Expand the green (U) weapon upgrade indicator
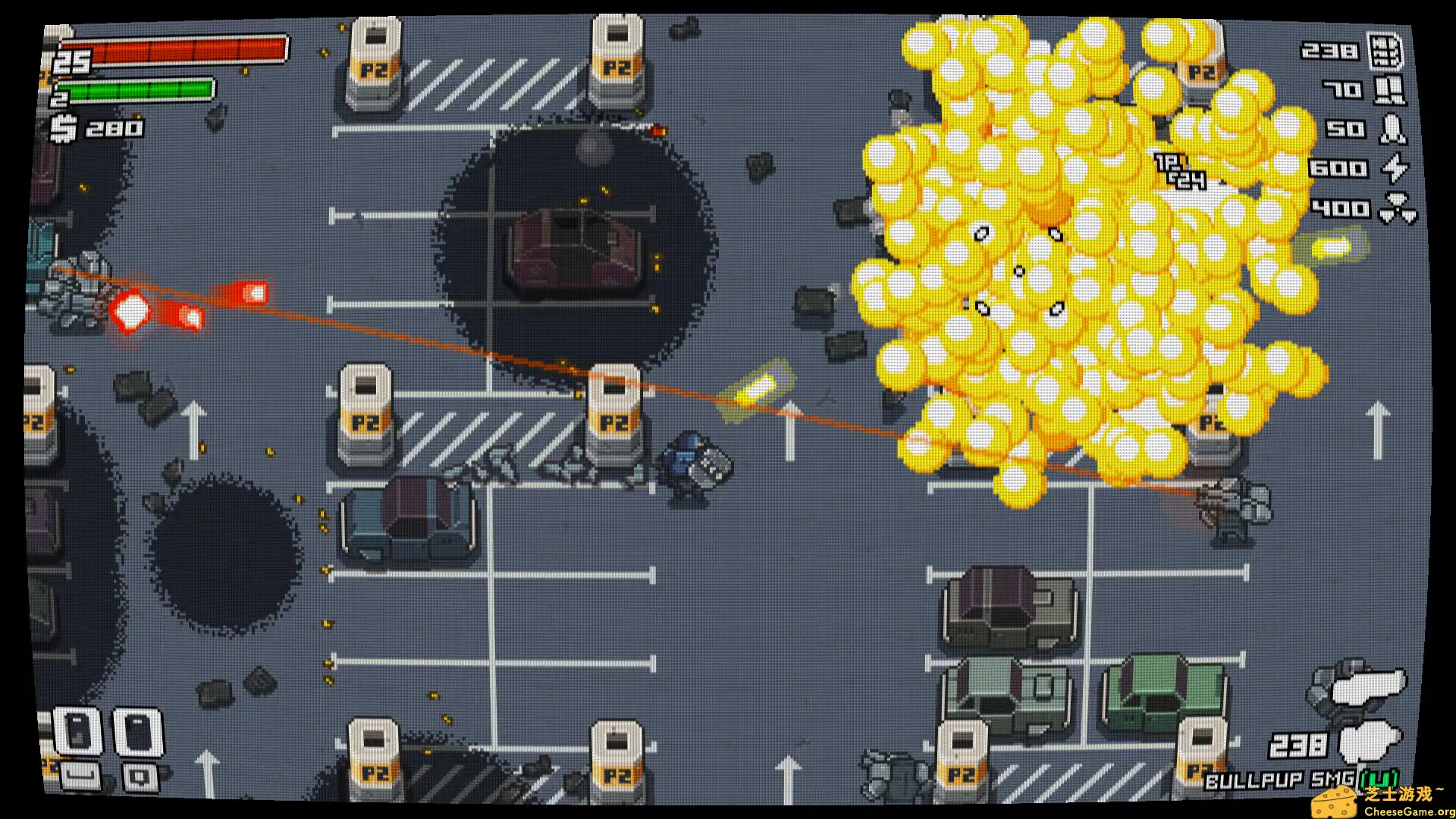This screenshot has width=1456, height=819. [1379, 779]
